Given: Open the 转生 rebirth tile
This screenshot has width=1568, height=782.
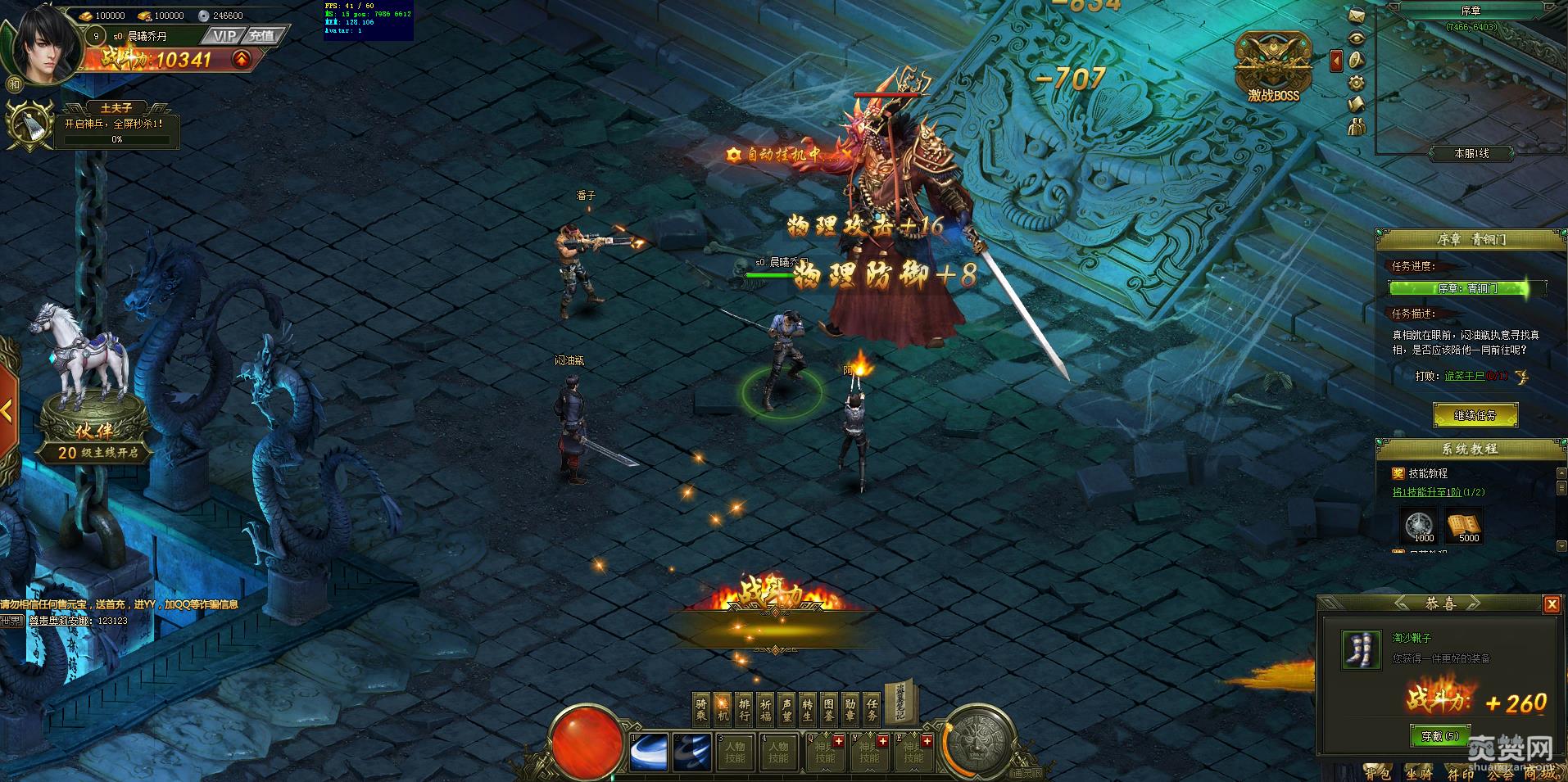Looking at the screenshot, I should (808, 709).
